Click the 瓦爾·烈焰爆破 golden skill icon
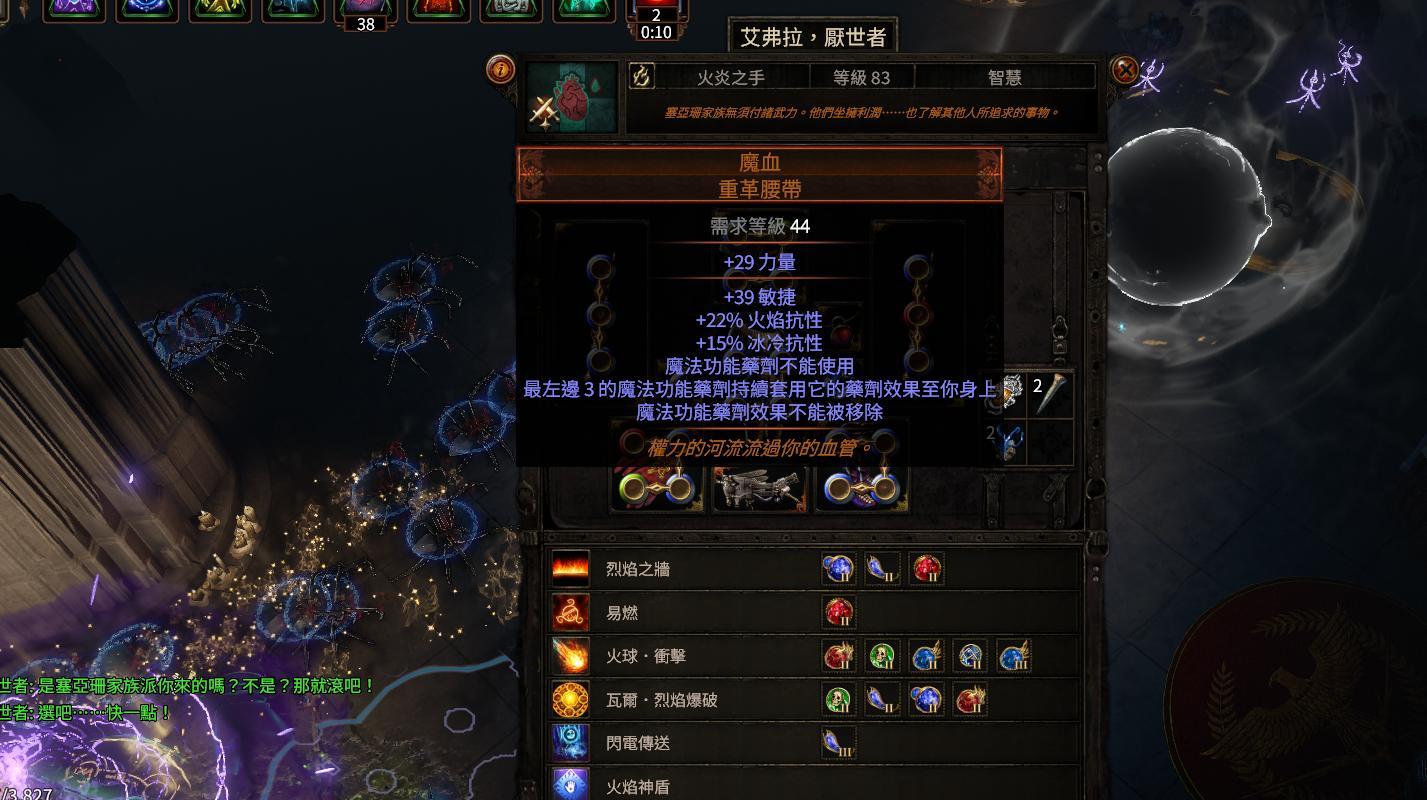1427x800 pixels. tap(569, 699)
